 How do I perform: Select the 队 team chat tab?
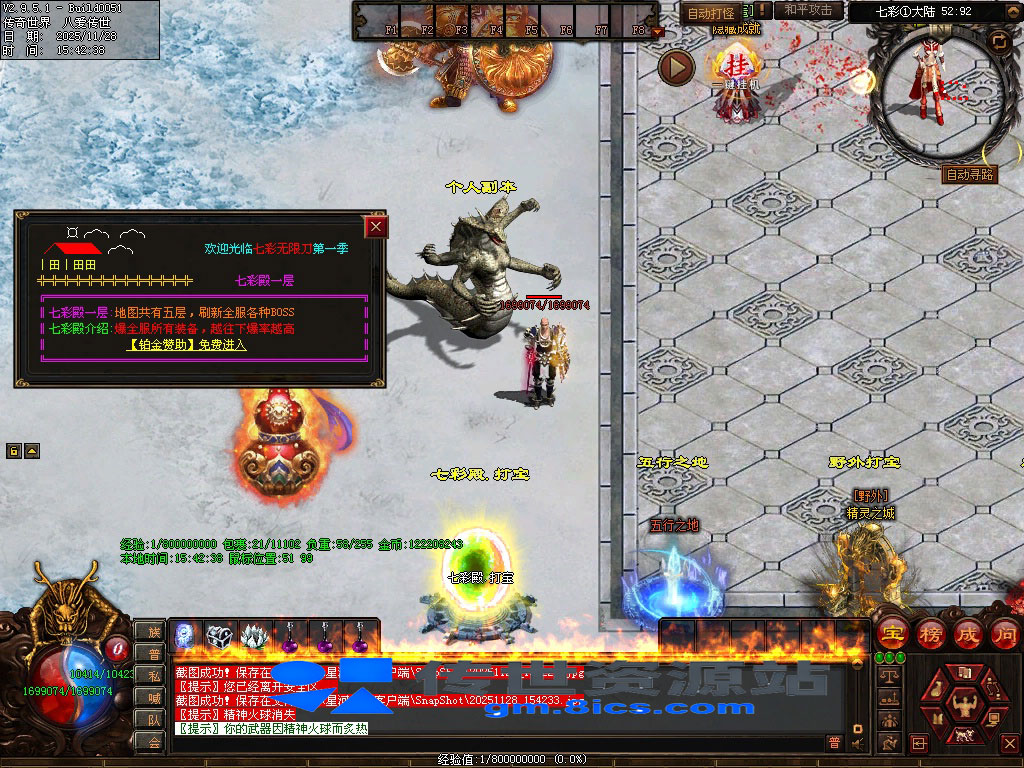[153, 719]
